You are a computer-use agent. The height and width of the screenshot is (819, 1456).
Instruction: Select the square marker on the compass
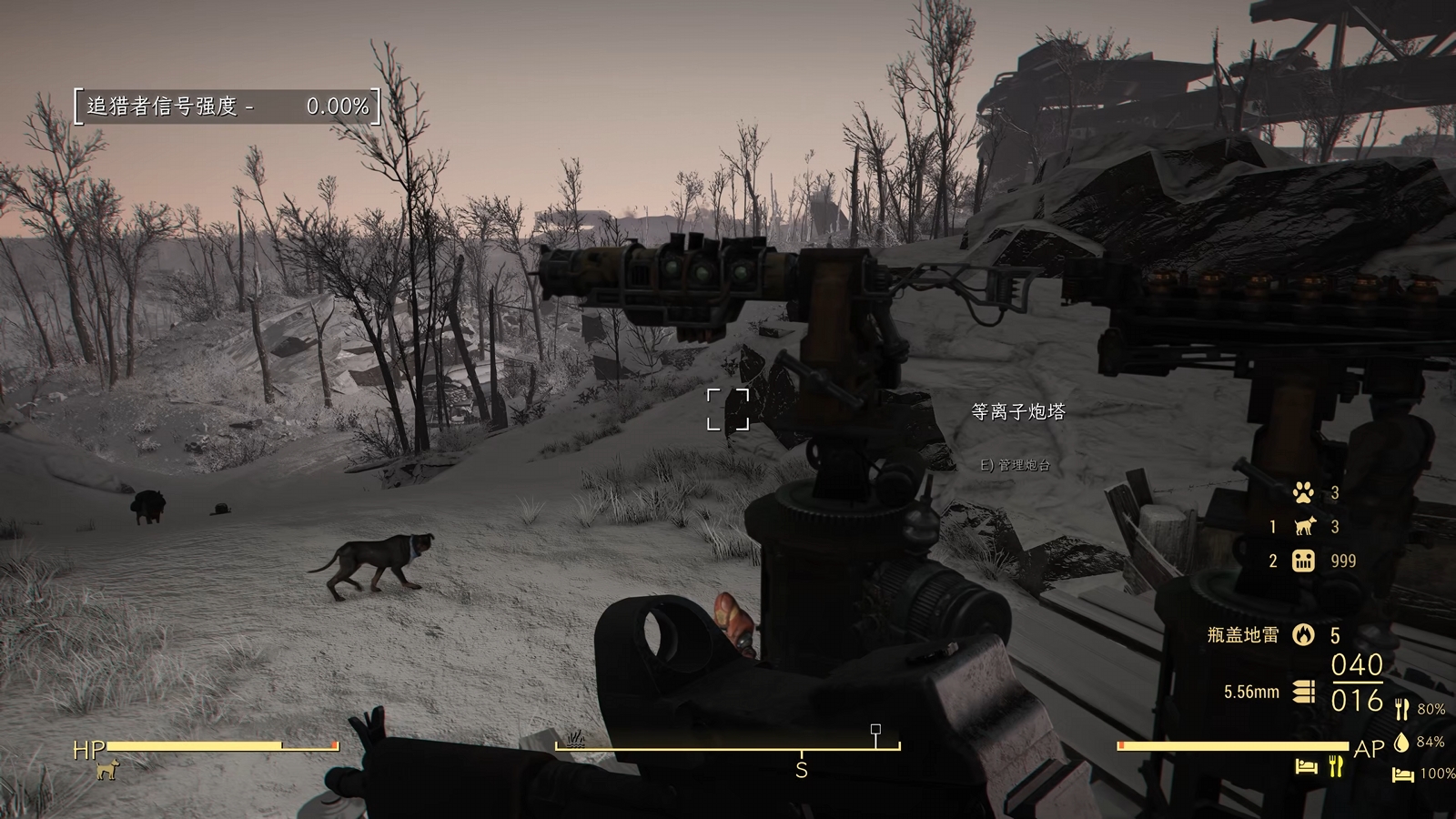875,730
